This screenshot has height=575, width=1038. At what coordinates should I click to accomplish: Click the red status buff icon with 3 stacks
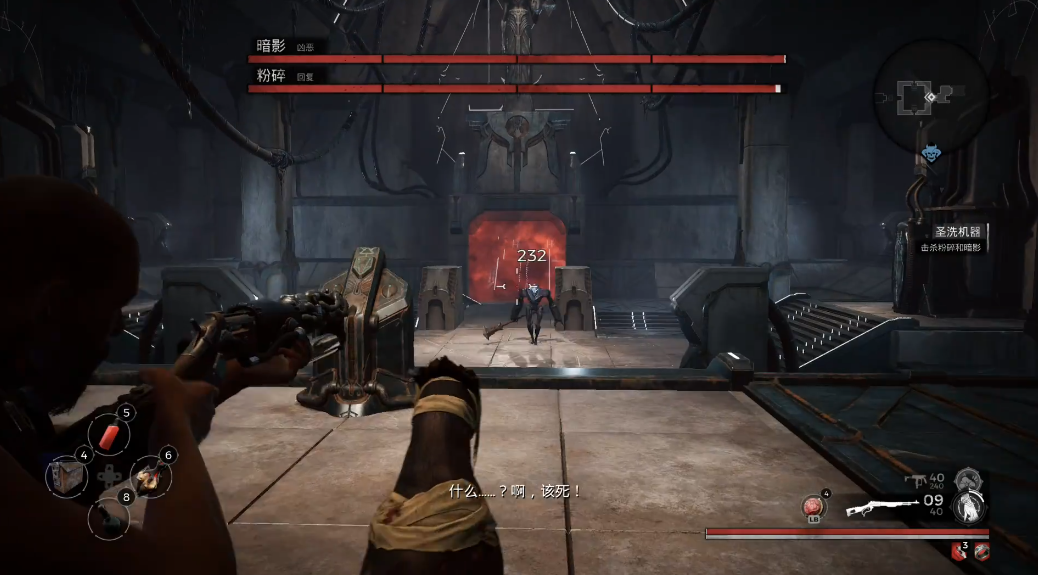pos(958,550)
